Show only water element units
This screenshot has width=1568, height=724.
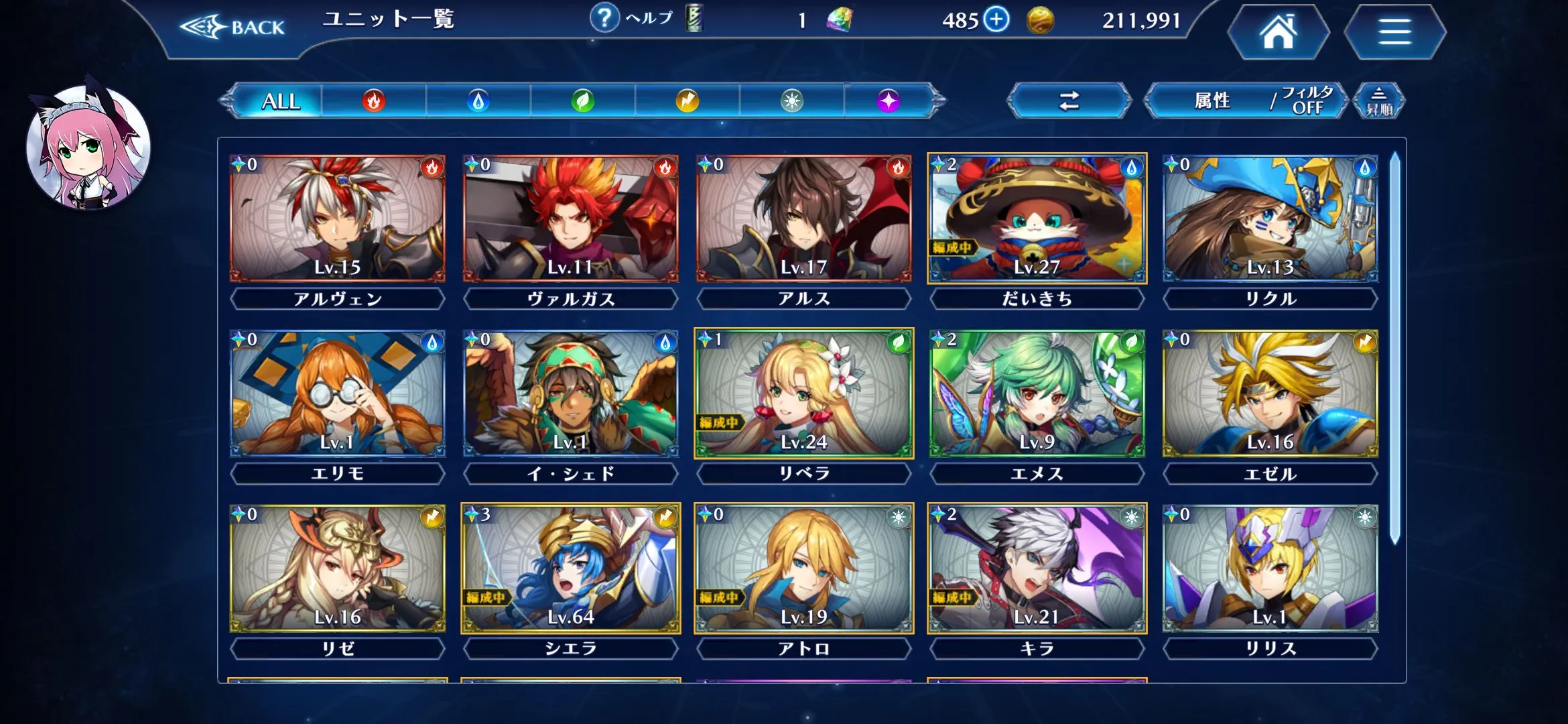tap(478, 101)
